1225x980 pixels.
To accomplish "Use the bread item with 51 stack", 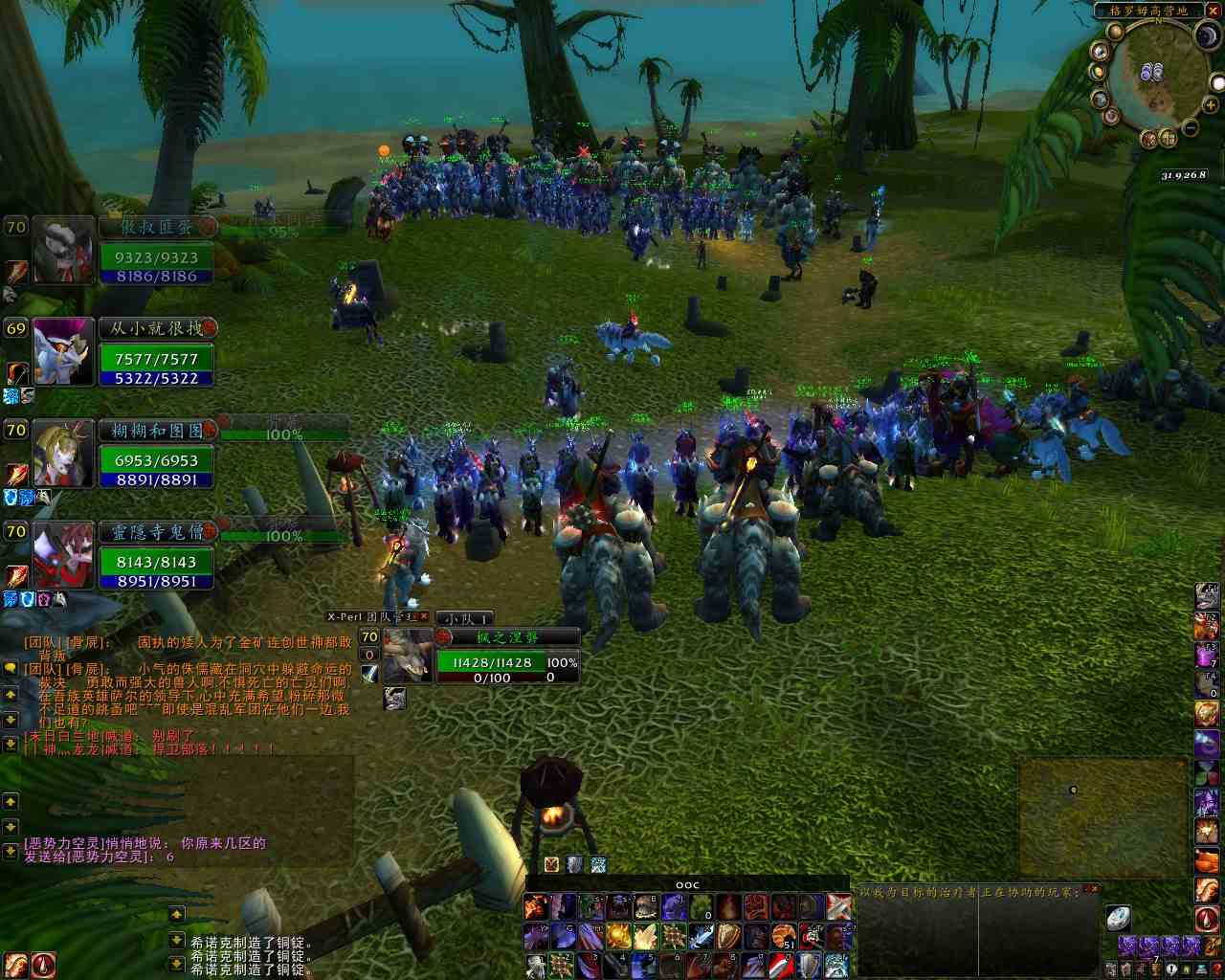I will 784,935.
